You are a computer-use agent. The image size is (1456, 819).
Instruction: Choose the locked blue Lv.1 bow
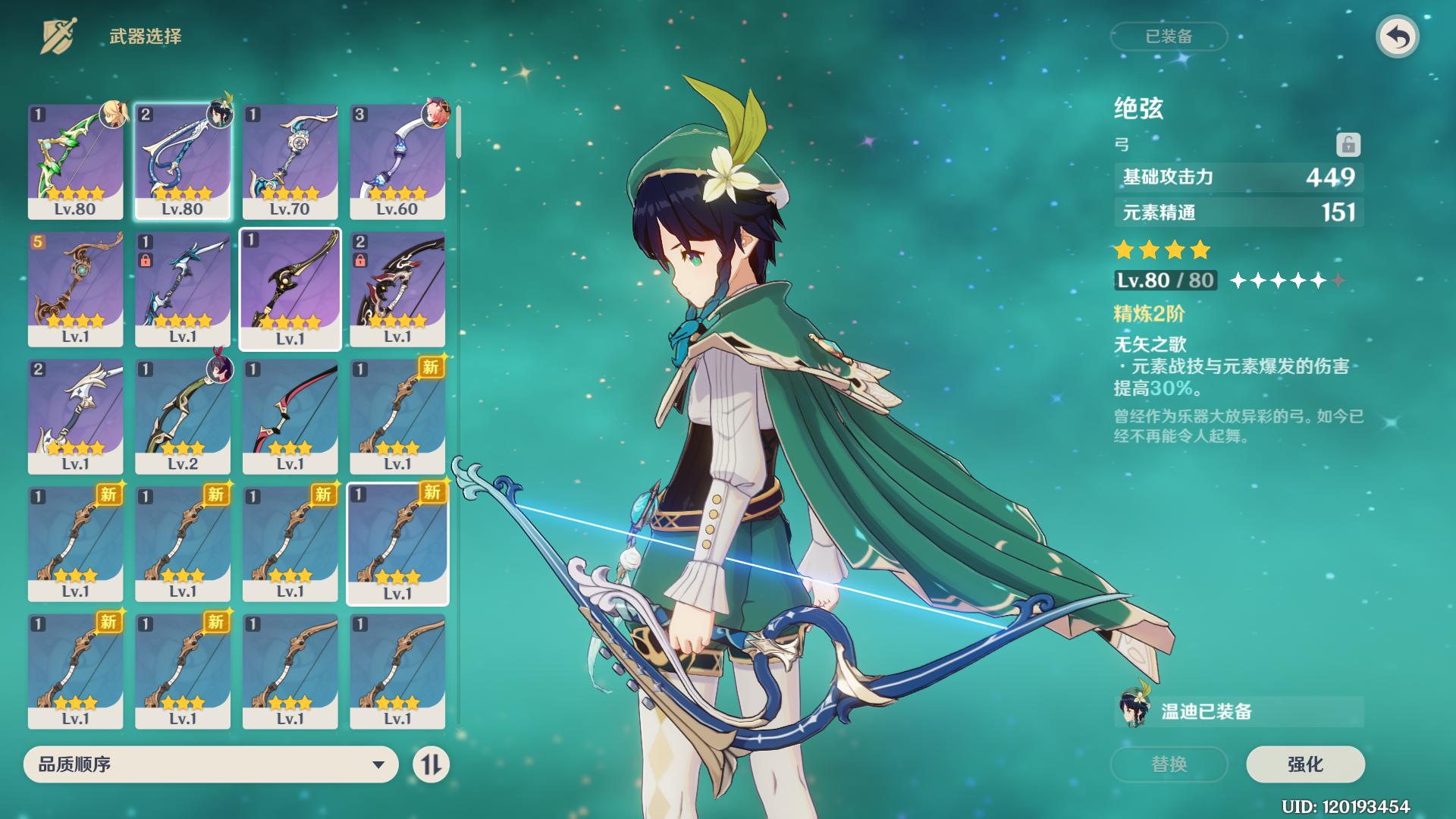click(183, 289)
